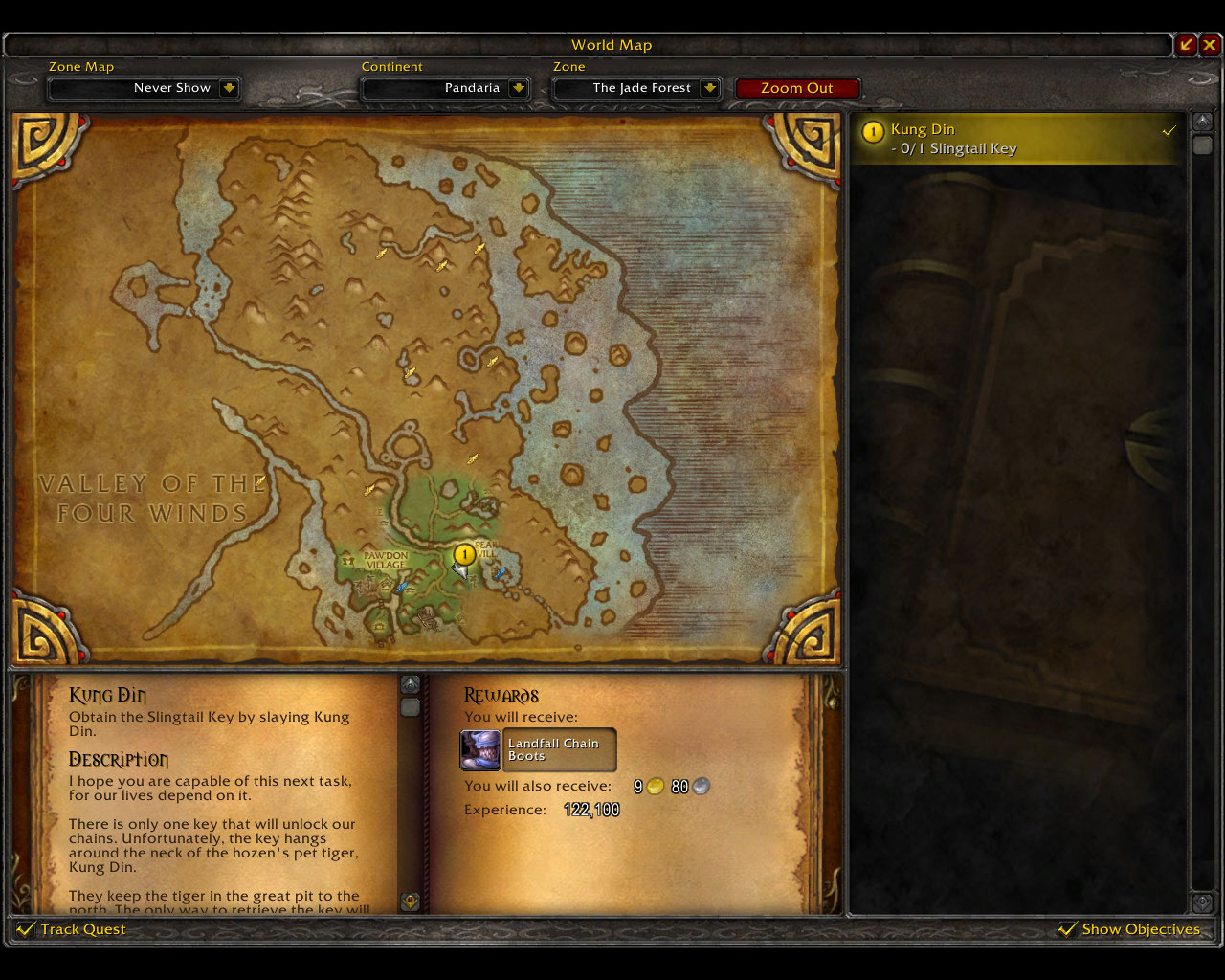Select the Landfall Chain Boots reward
The width and height of the screenshot is (1225, 980).
538,750
